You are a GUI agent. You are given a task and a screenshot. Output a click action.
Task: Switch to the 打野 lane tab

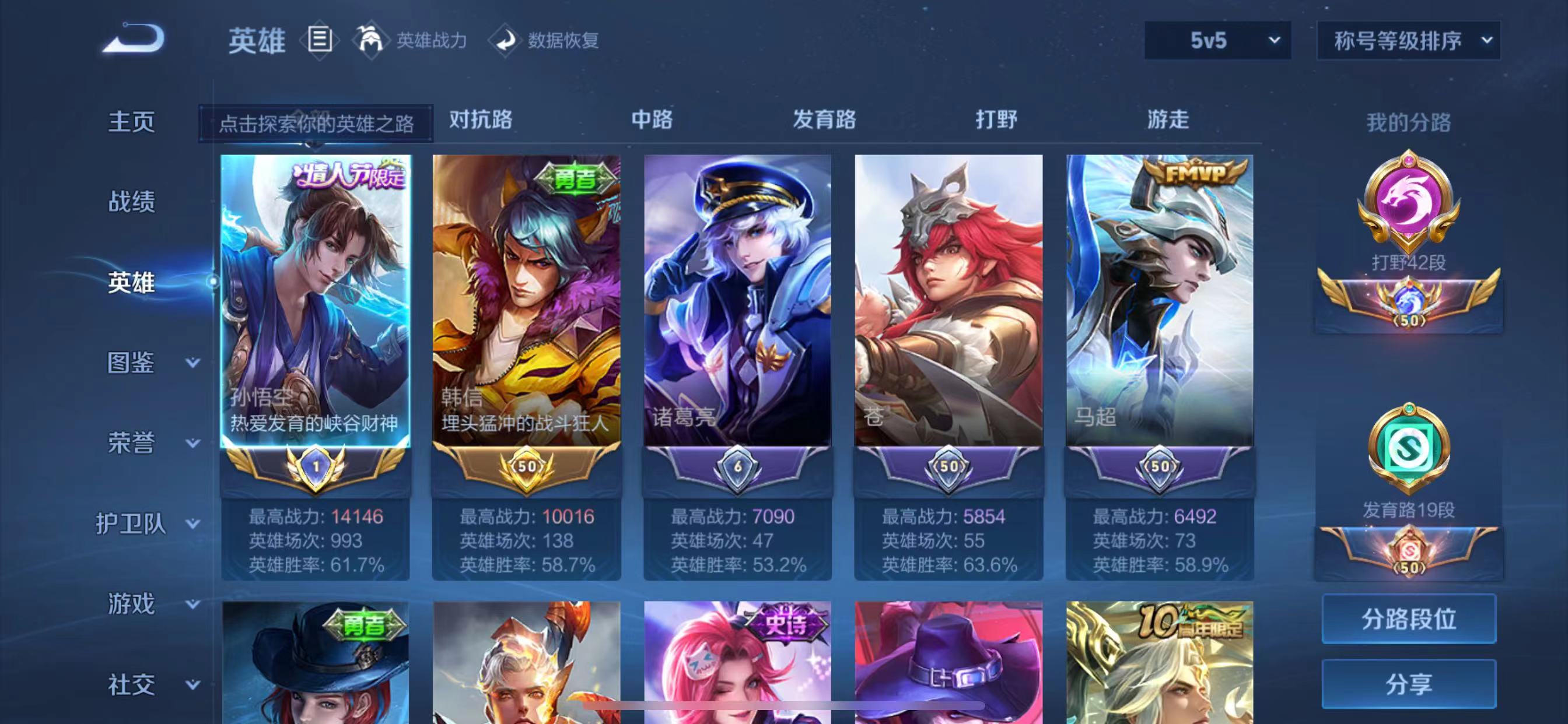[x=999, y=121]
